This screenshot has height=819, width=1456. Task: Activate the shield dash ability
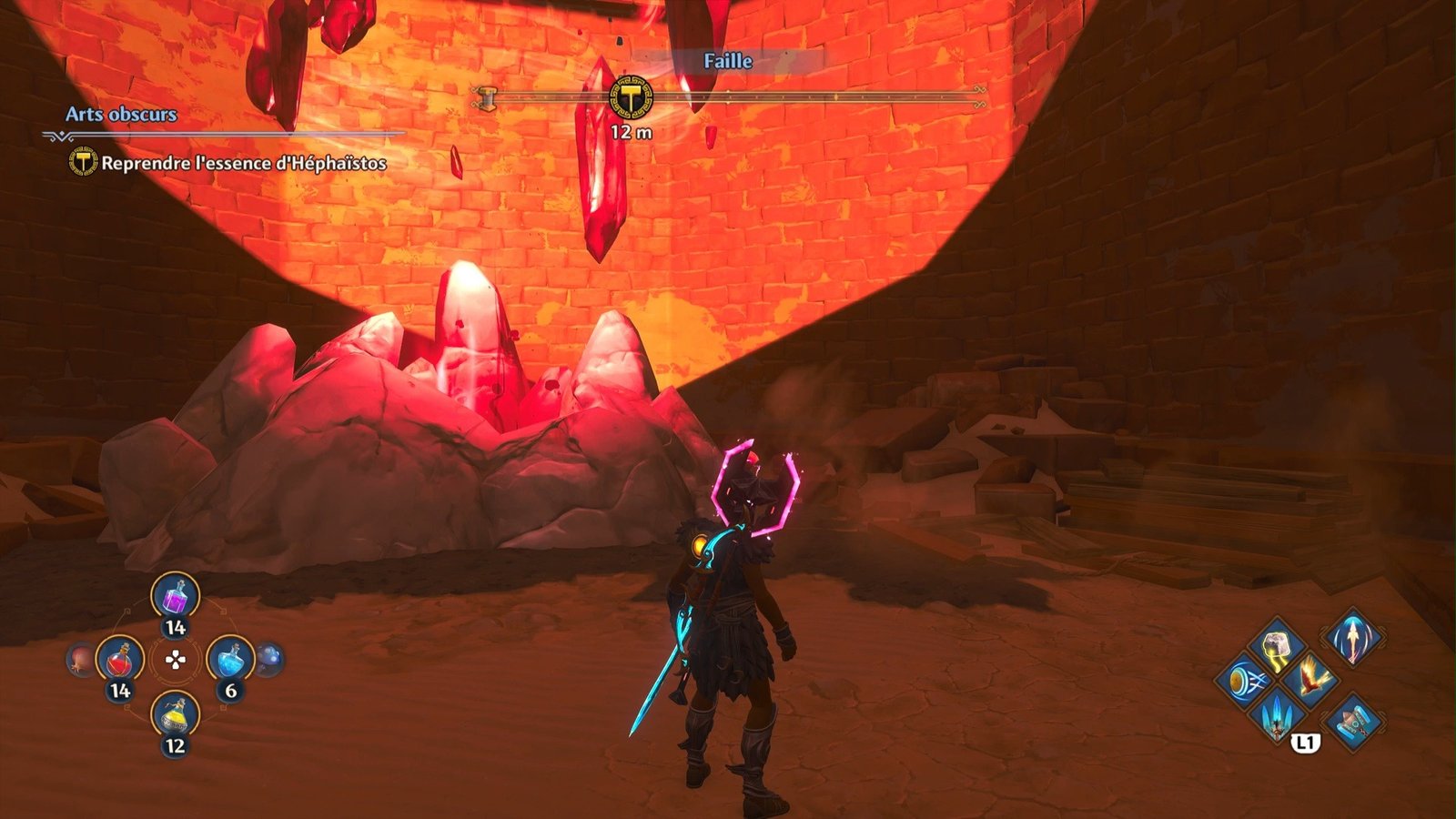tap(1243, 681)
